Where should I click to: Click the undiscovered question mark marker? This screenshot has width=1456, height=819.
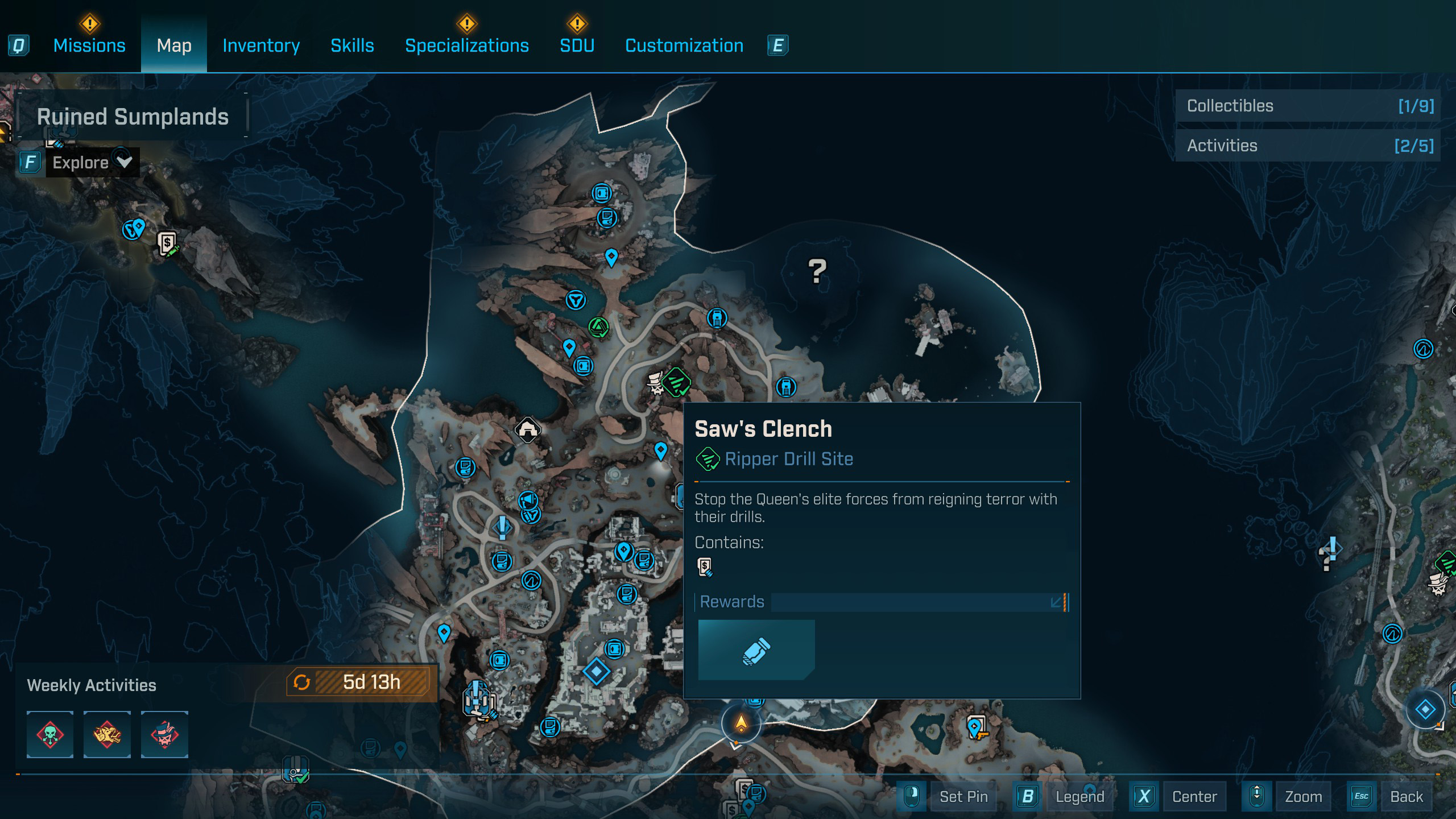coord(817,271)
